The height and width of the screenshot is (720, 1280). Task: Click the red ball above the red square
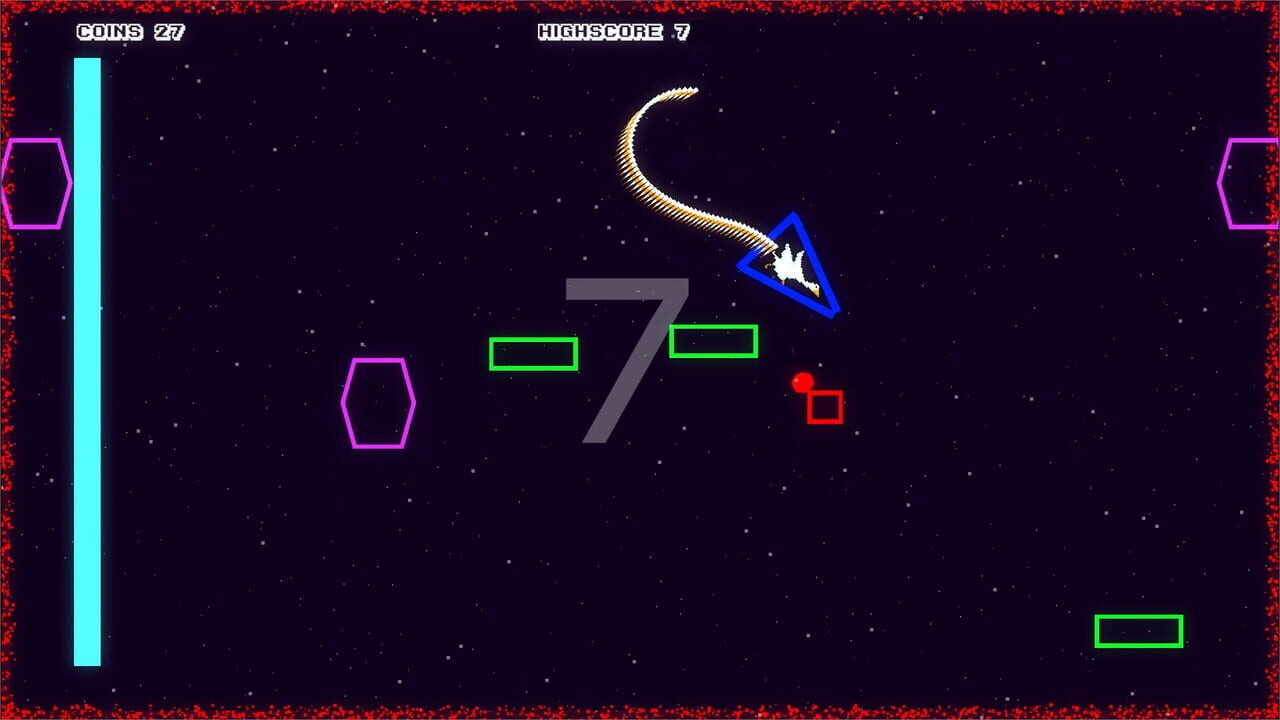(x=803, y=383)
